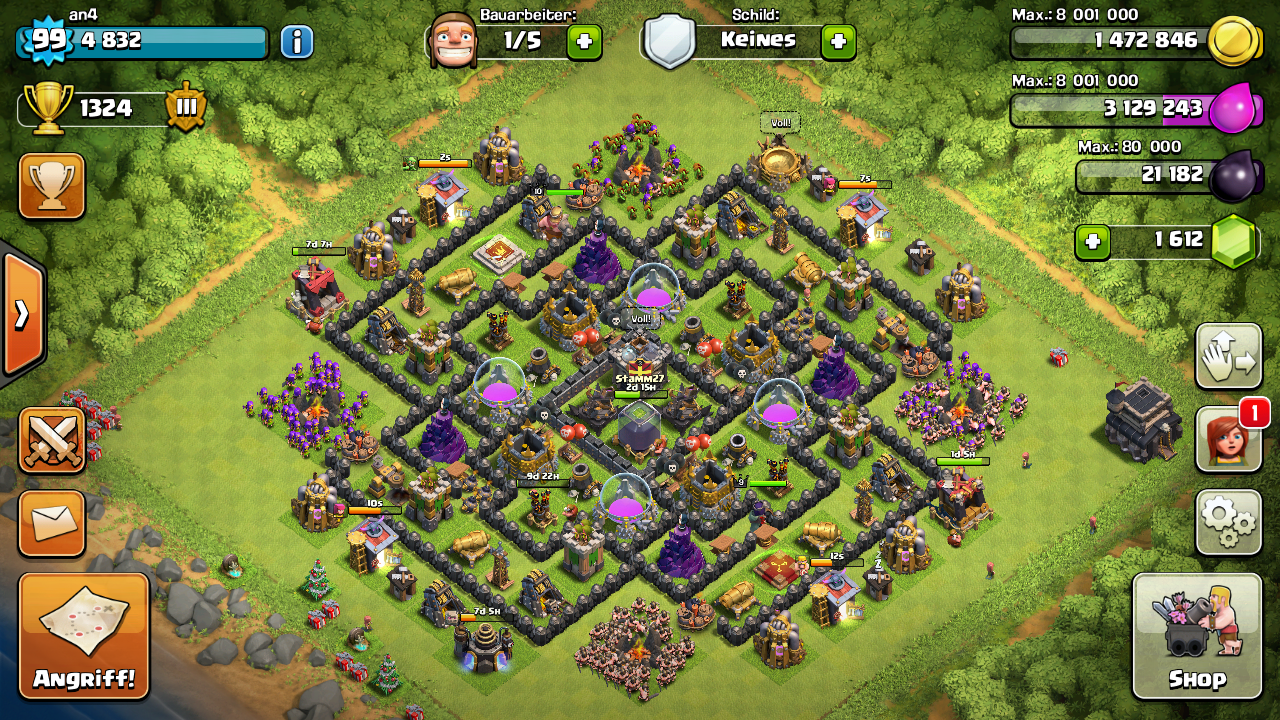Add a builder with green plus
The image size is (1280, 720).
tap(584, 42)
